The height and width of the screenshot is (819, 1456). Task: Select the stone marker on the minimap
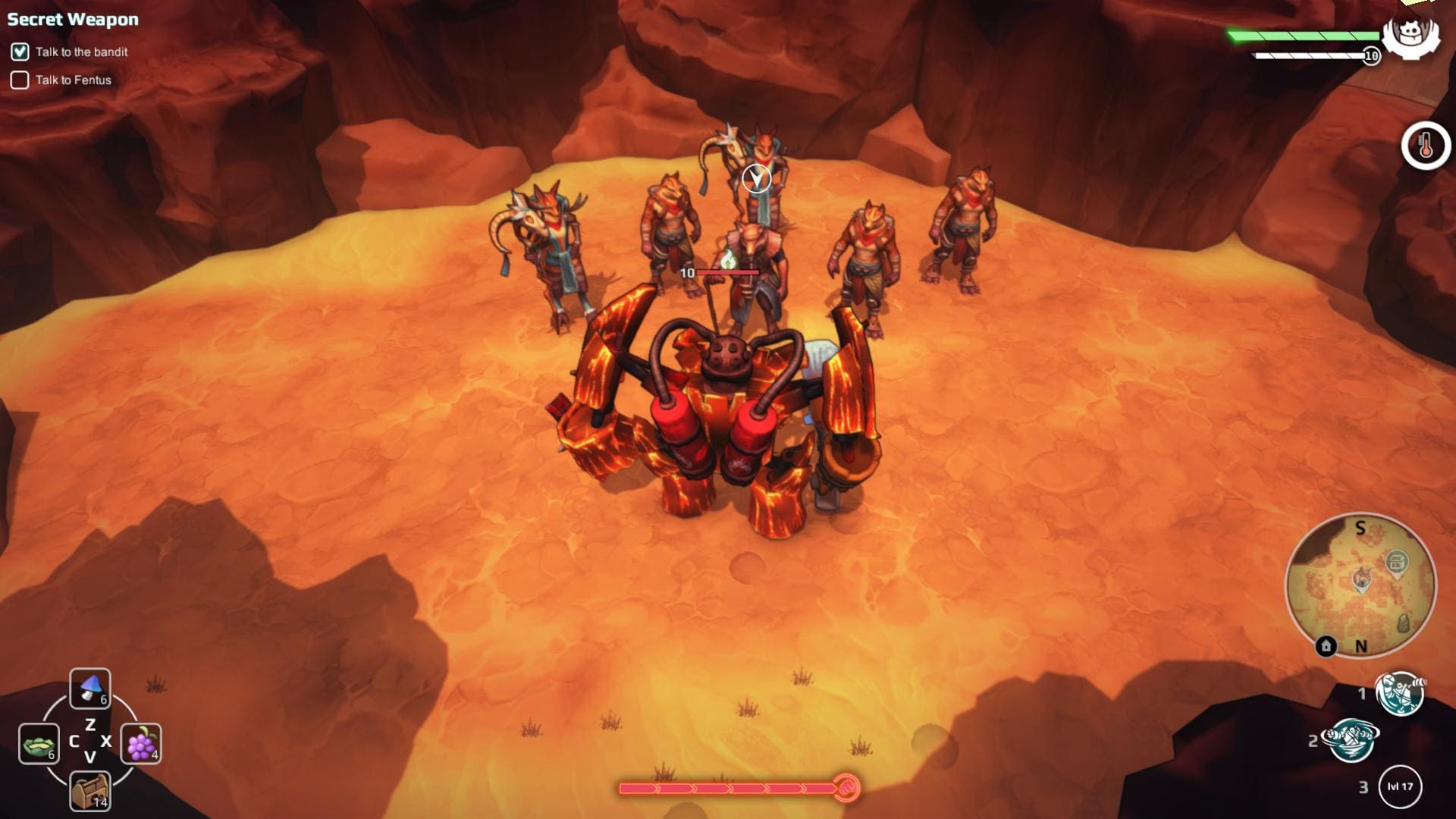pos(1404,624)
